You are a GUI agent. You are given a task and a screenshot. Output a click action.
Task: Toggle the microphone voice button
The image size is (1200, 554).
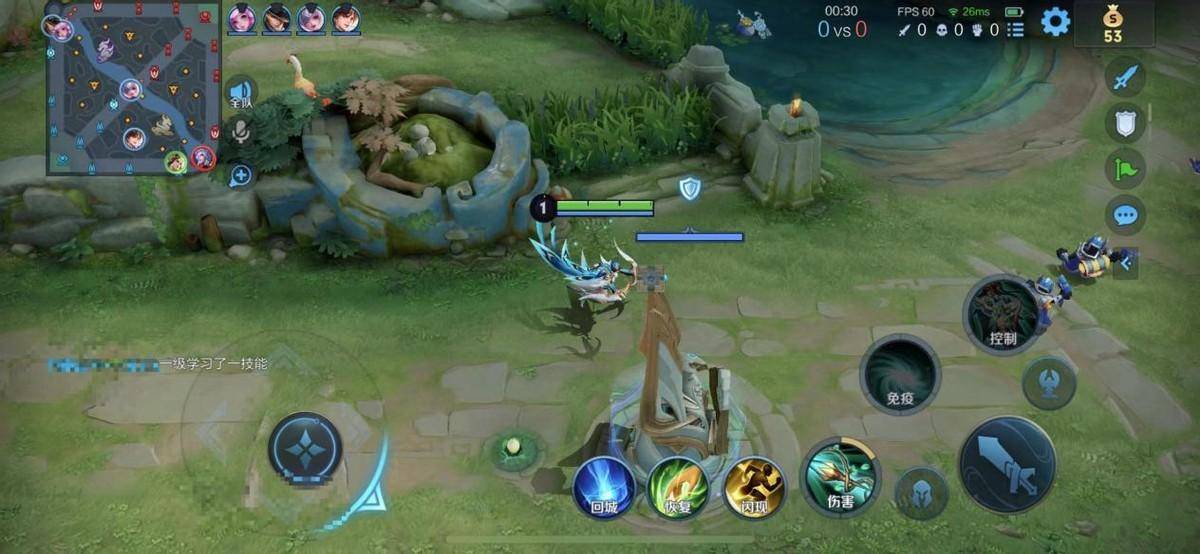click(241, 131)
